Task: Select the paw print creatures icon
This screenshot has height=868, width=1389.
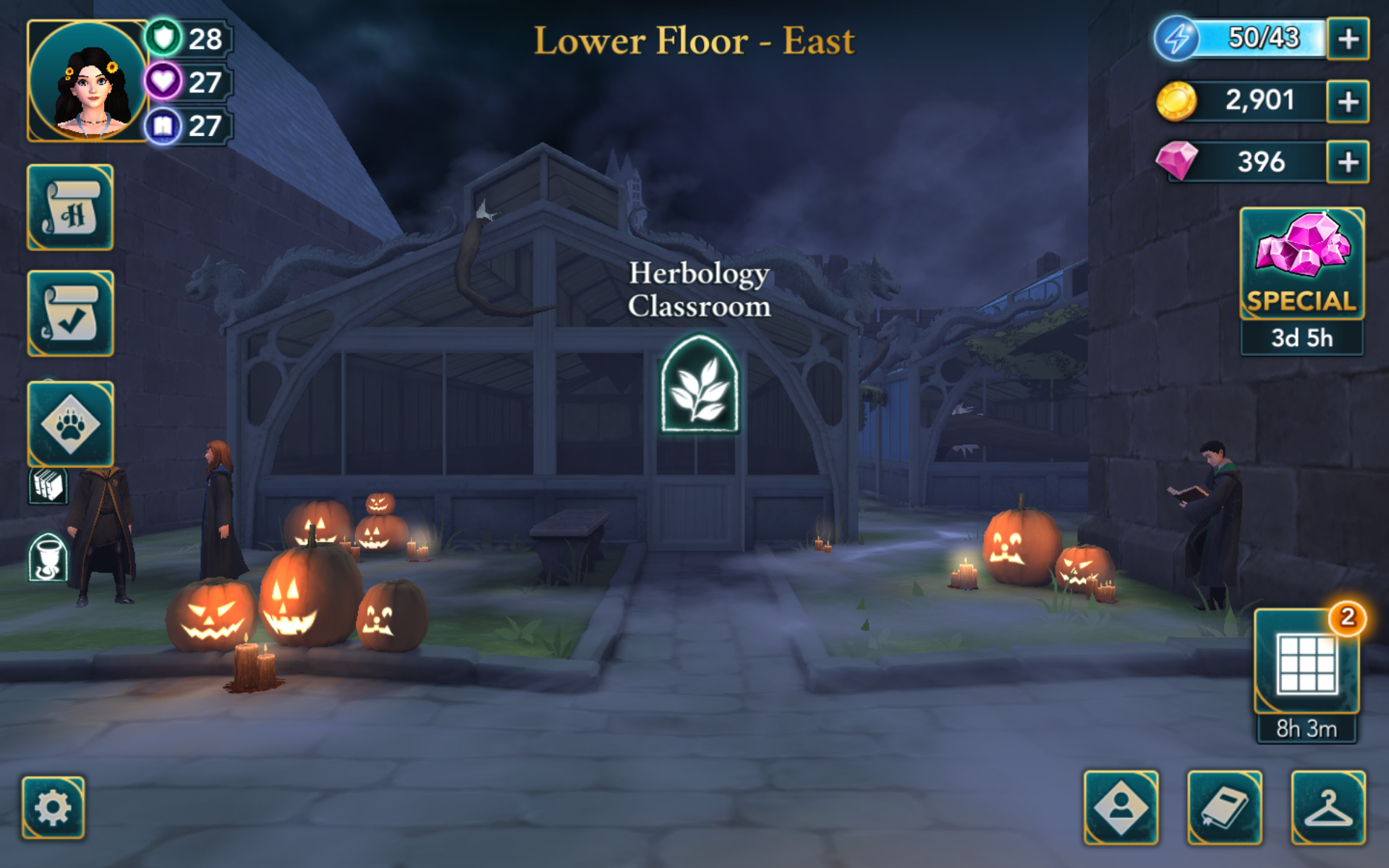Action: tap(70, 423)
